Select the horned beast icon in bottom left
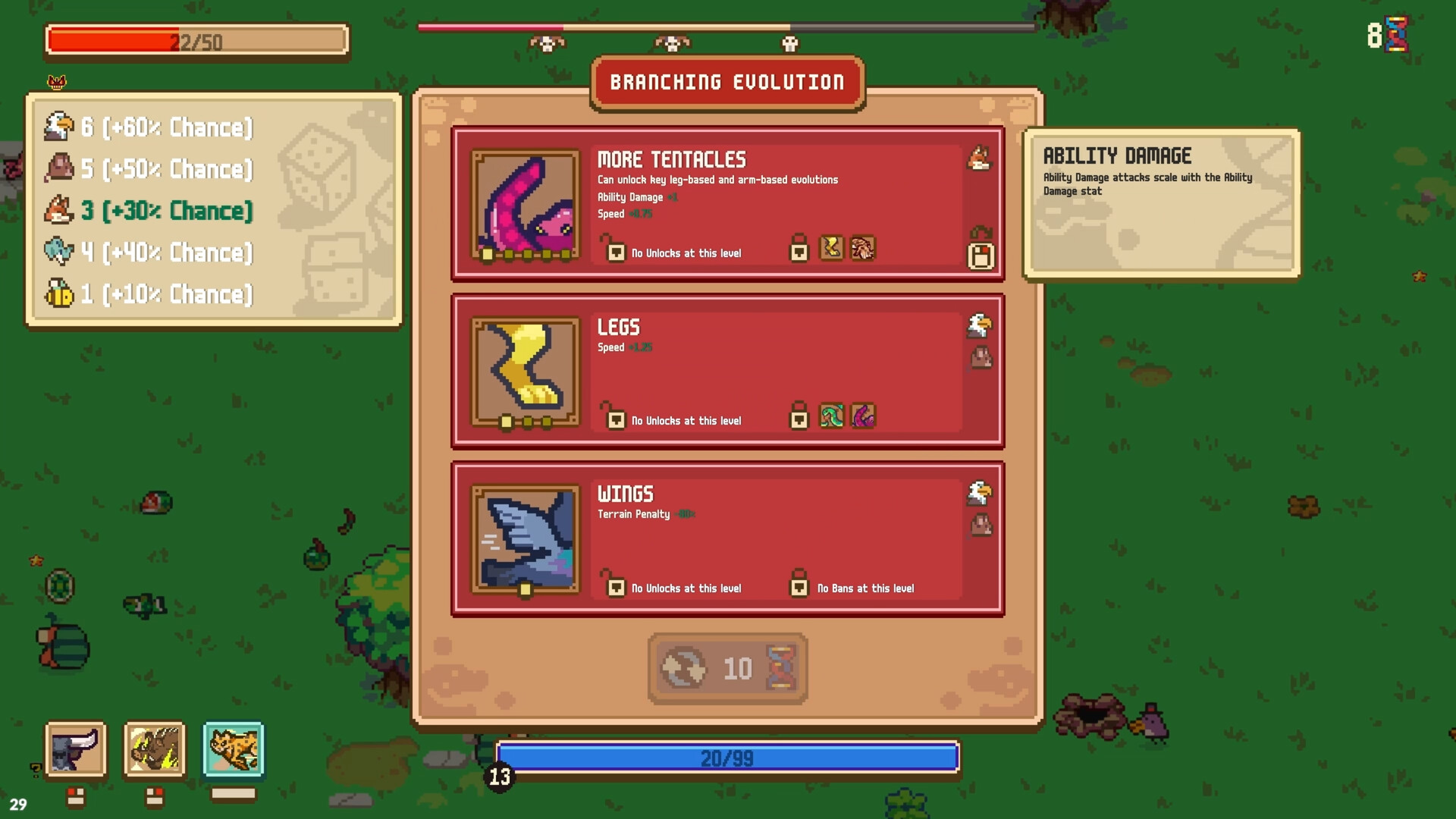This screenshot has height=819, width=1456. tap(74, 751)
